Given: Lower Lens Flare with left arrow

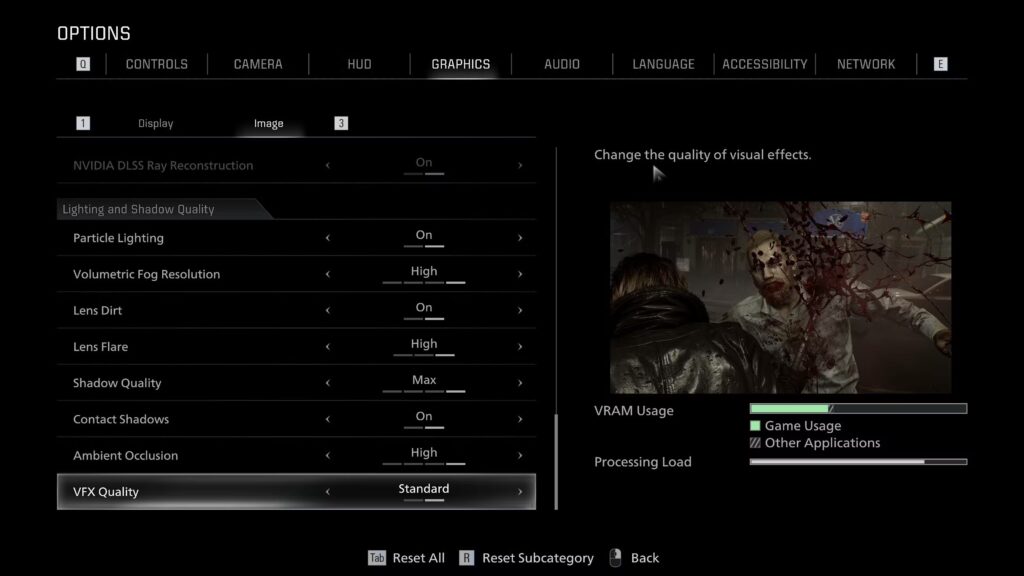Looking at the screenshot, I should click(328, 347).
